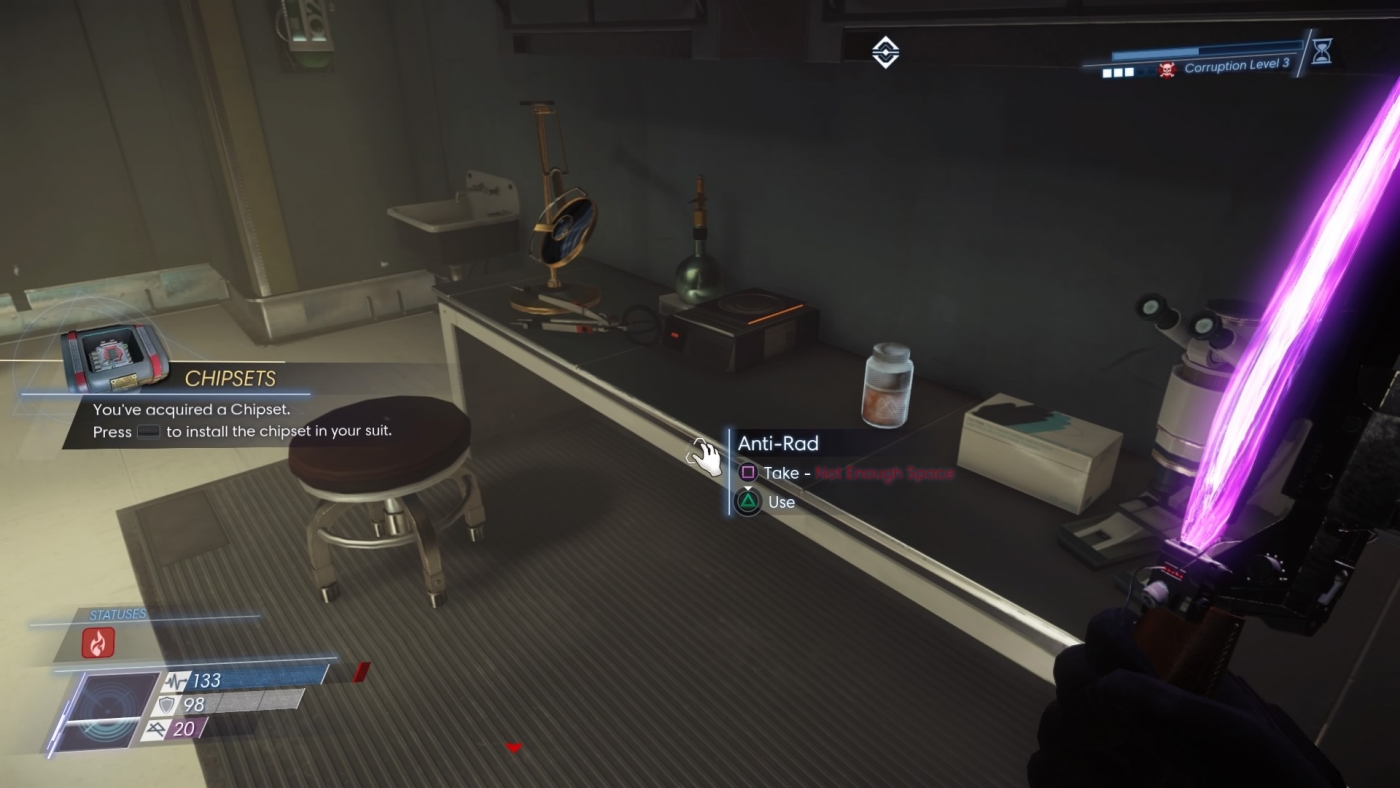Toggle the red weapon indicator marker

point(362,672)
